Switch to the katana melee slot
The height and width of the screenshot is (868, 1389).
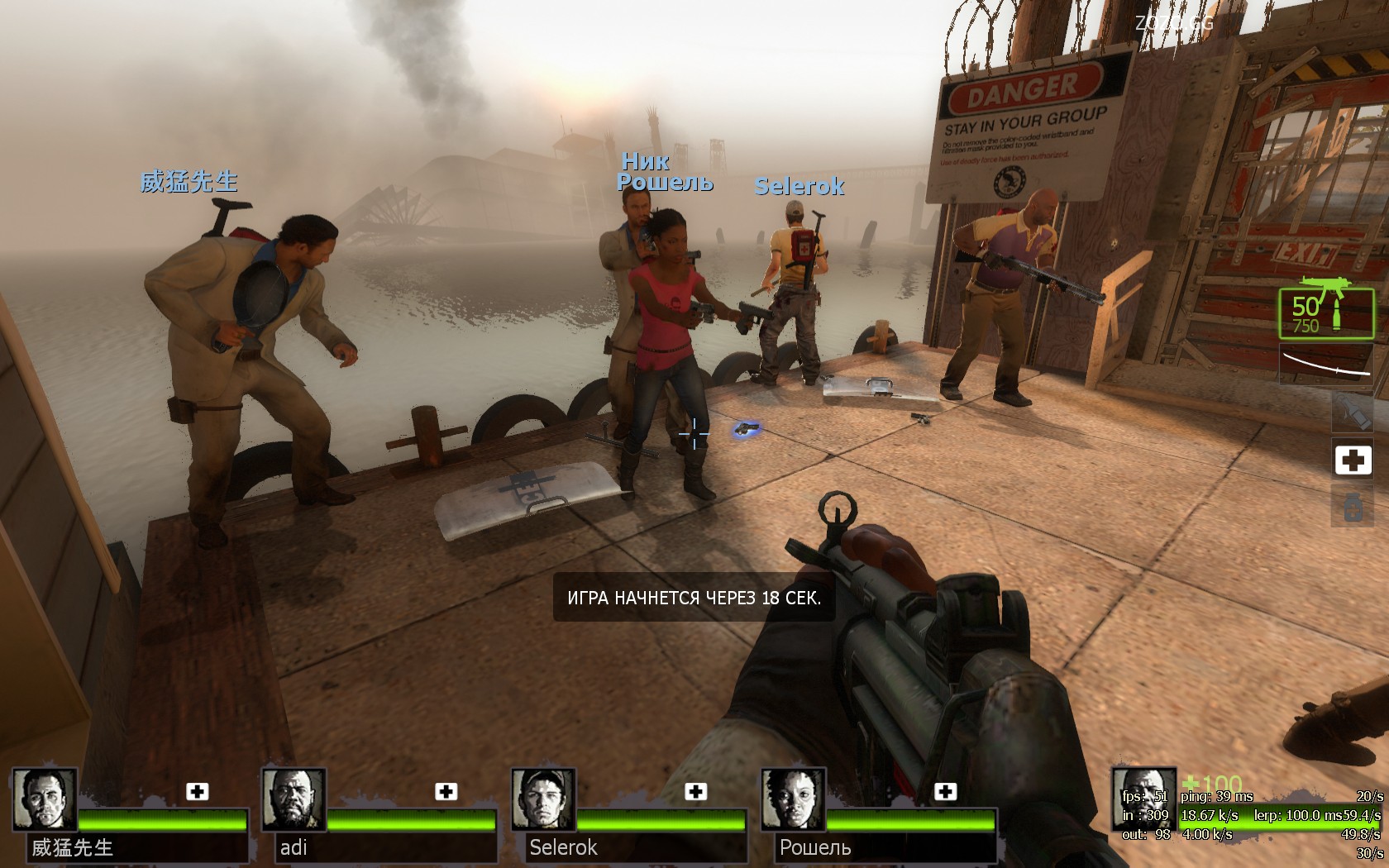pyautogui.click(x=1327, y=365)
